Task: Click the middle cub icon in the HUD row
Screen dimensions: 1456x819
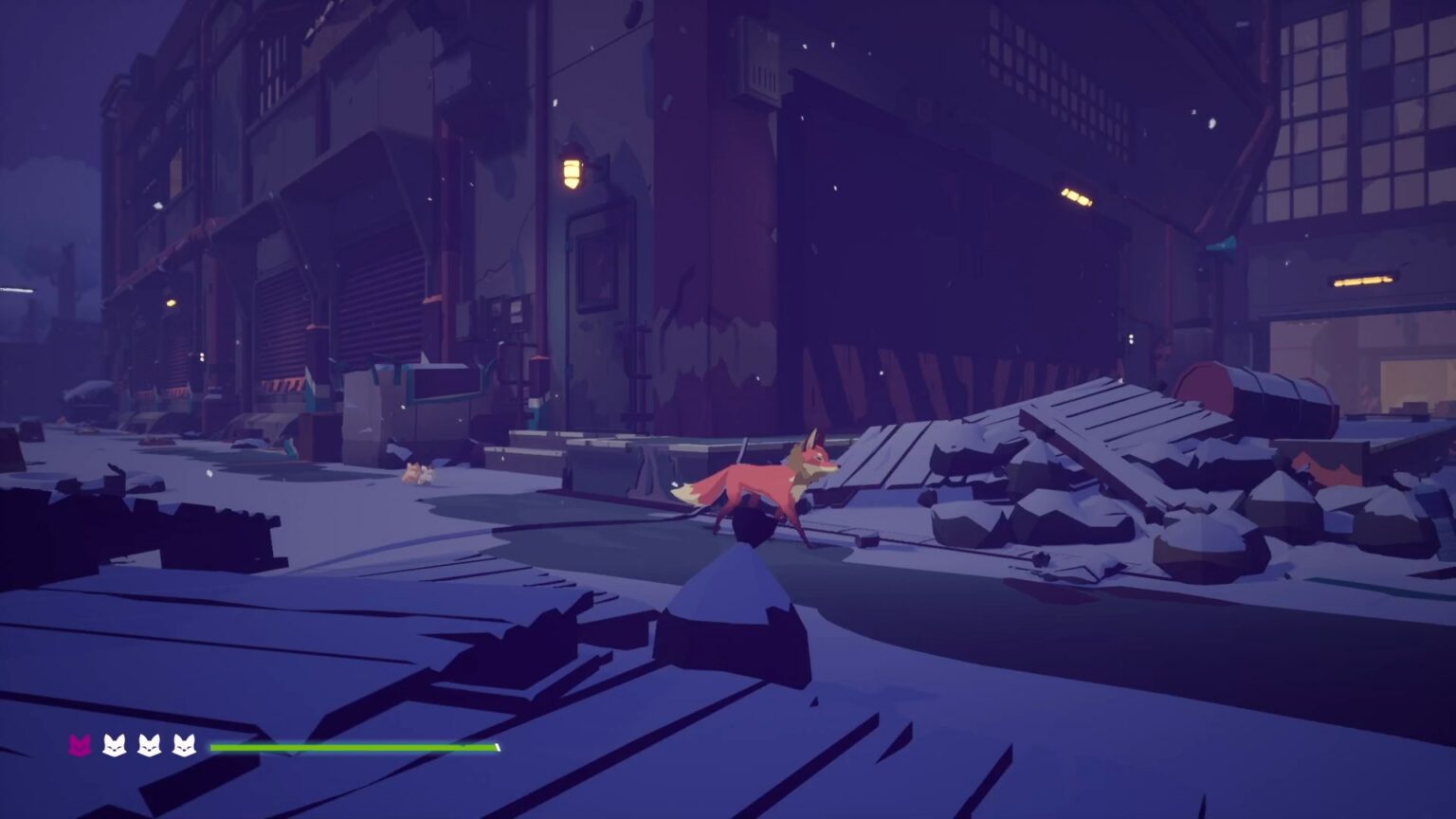Action: click(149, 748)
